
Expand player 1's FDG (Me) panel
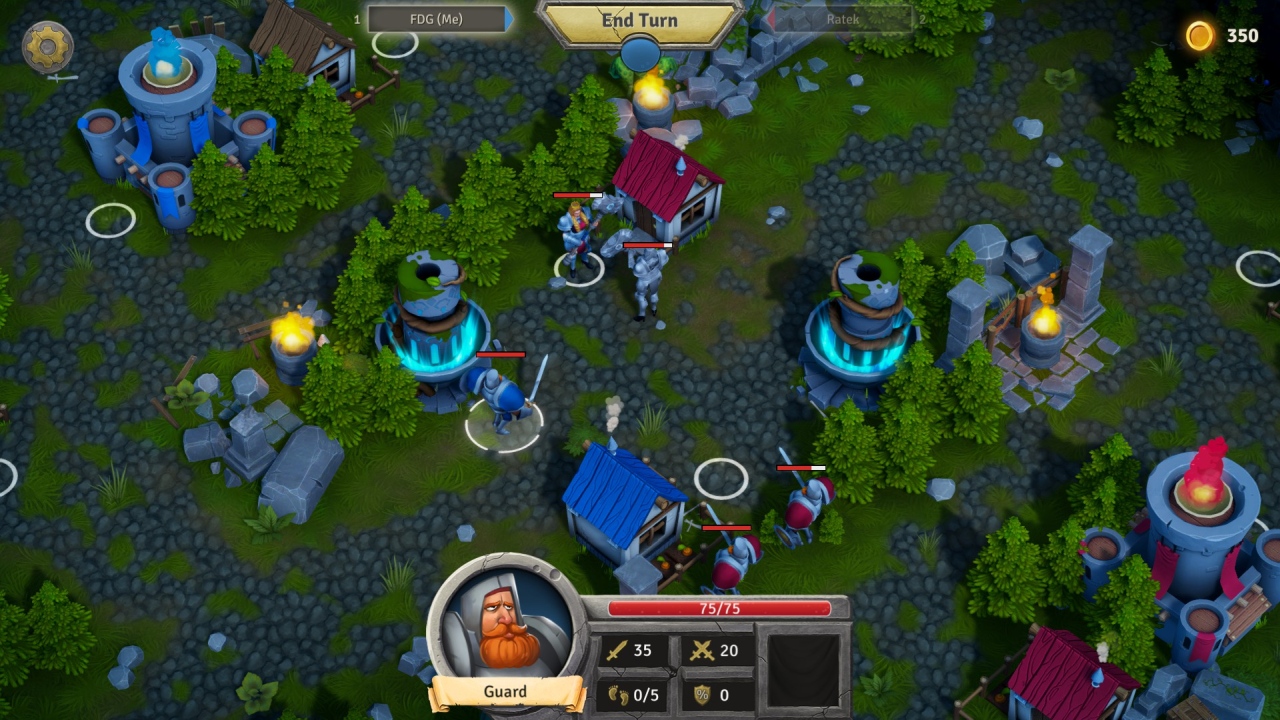coord(435,18)
